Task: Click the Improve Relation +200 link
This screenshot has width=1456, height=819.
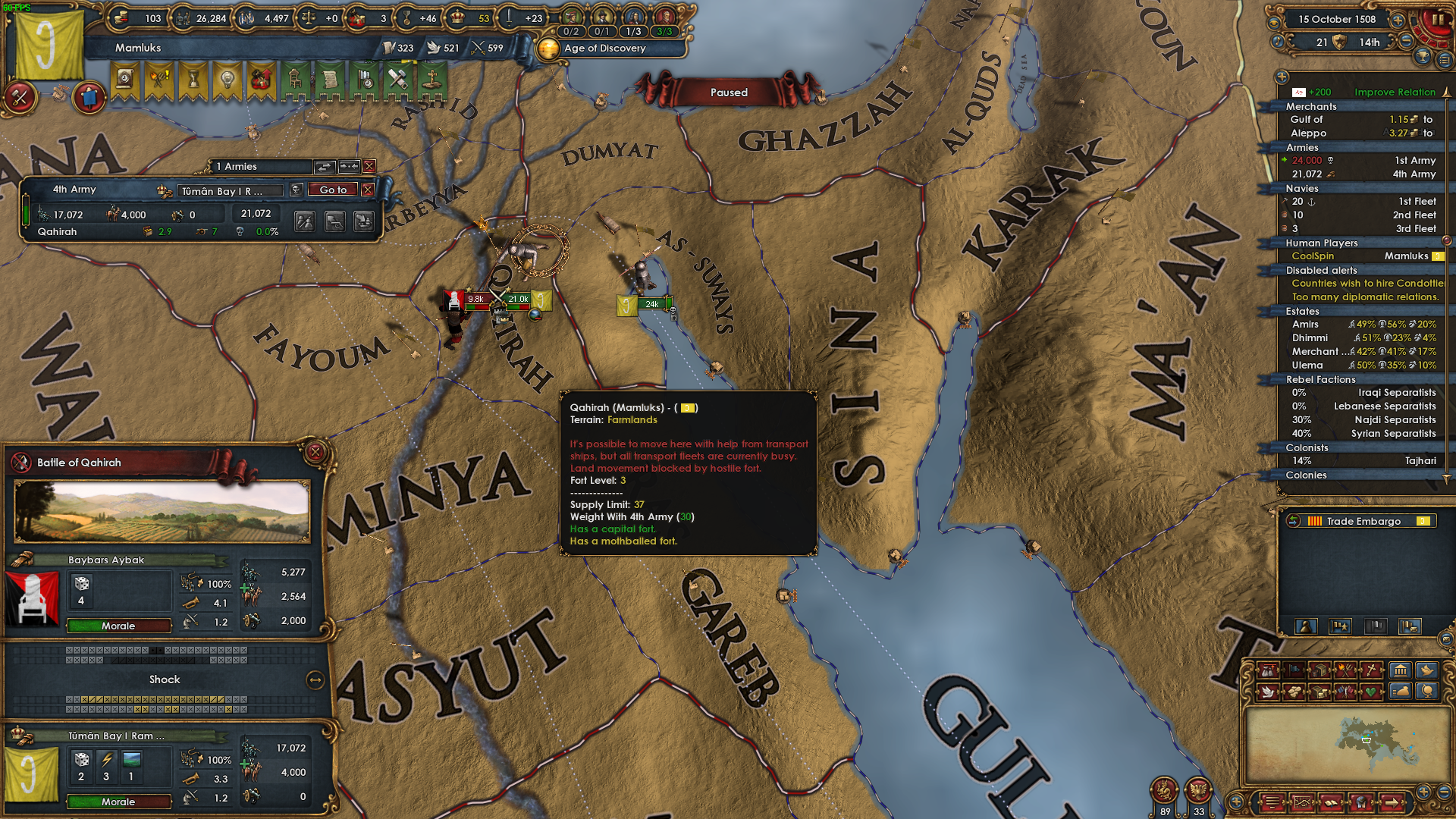Action: pyautogui.click(x=1394, y=92)
